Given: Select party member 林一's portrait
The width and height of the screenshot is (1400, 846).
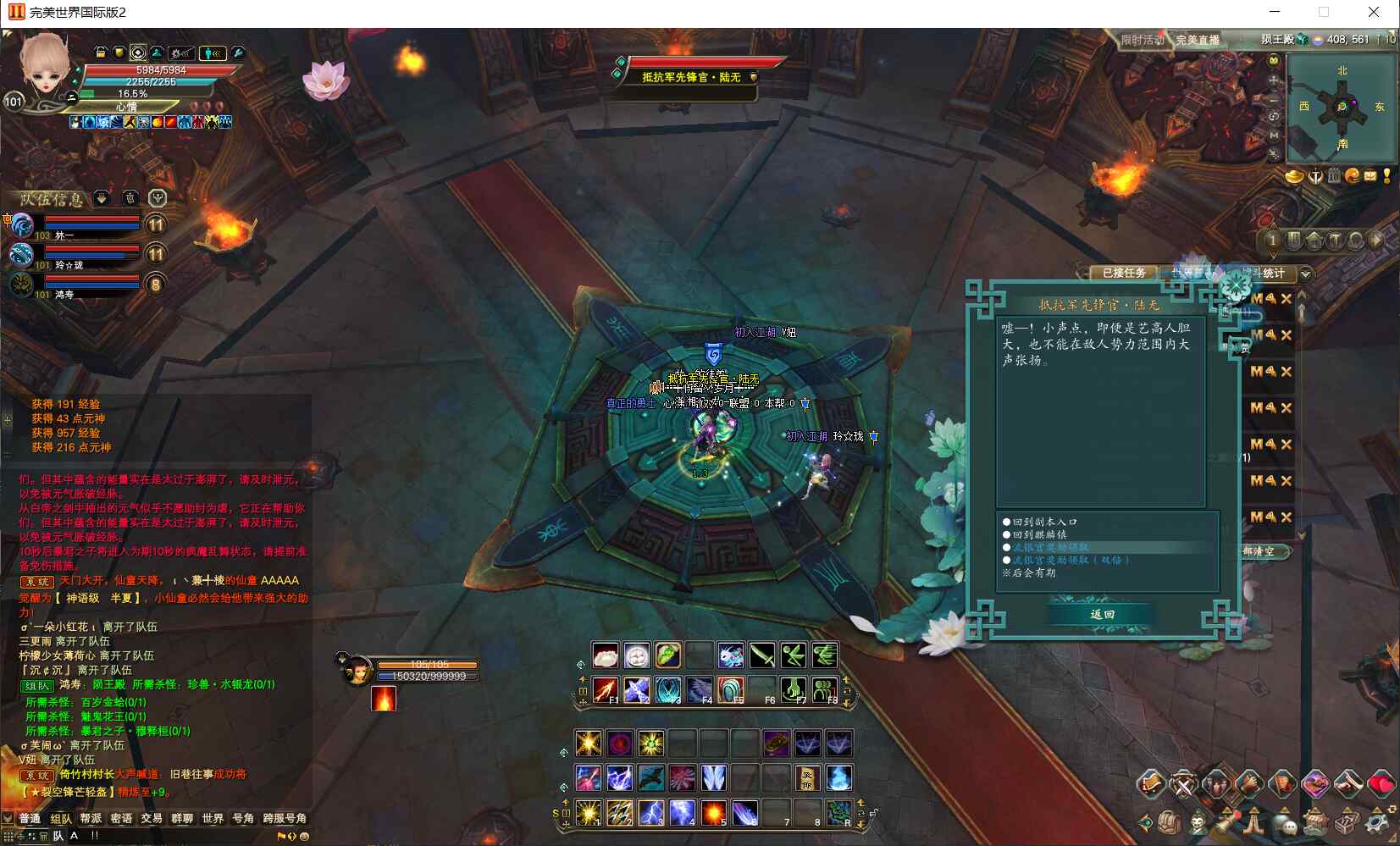Looking at the screenshot, I should point(22,225).
